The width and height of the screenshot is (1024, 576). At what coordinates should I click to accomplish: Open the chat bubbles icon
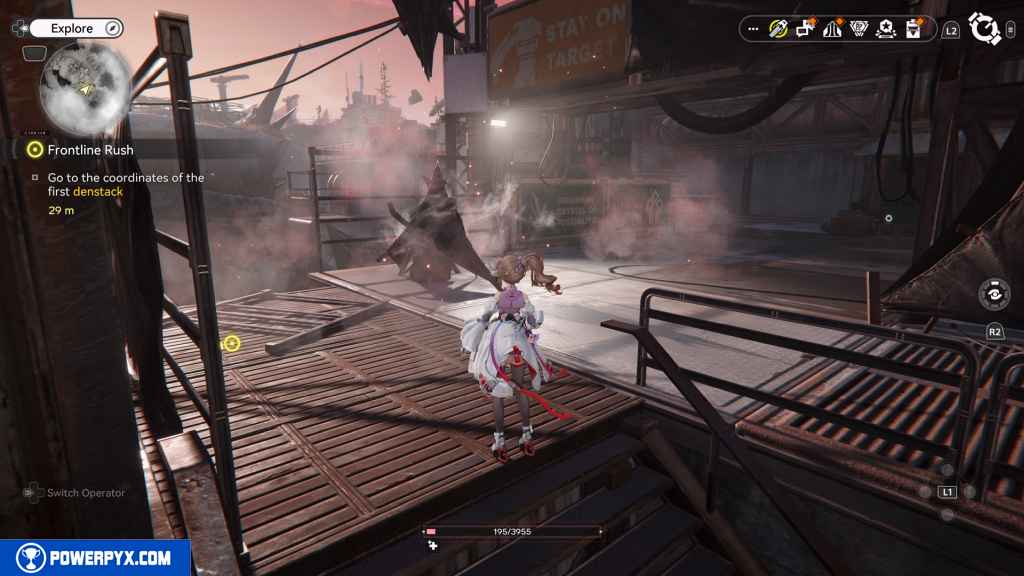click(805, 29)
